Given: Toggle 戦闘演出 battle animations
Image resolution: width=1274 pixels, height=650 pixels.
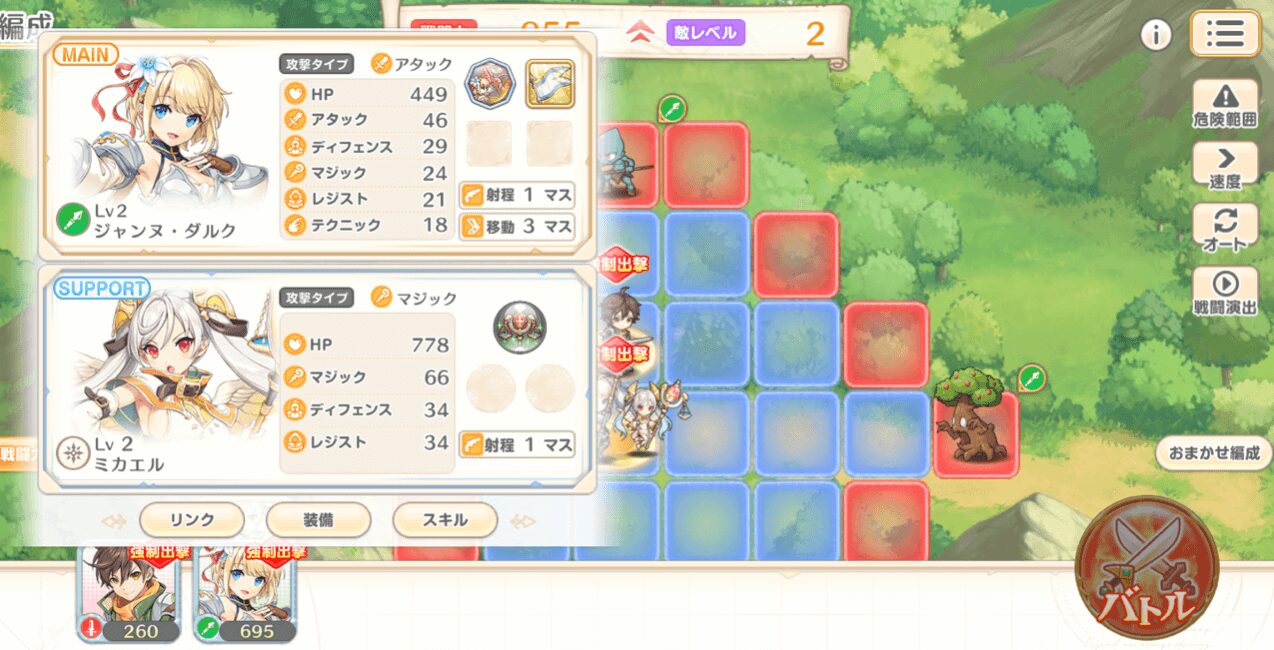Looking at the screenshot, I should [1225, 293].
